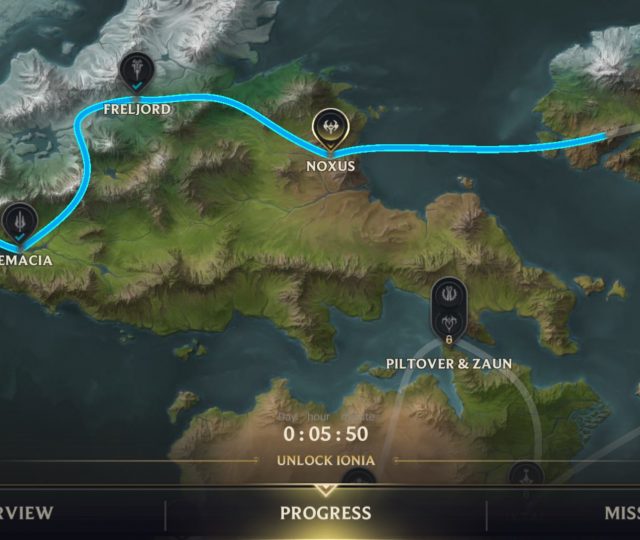640x540 pixels.
Task: Switch to the Progress tab
Action: (325, 513)
